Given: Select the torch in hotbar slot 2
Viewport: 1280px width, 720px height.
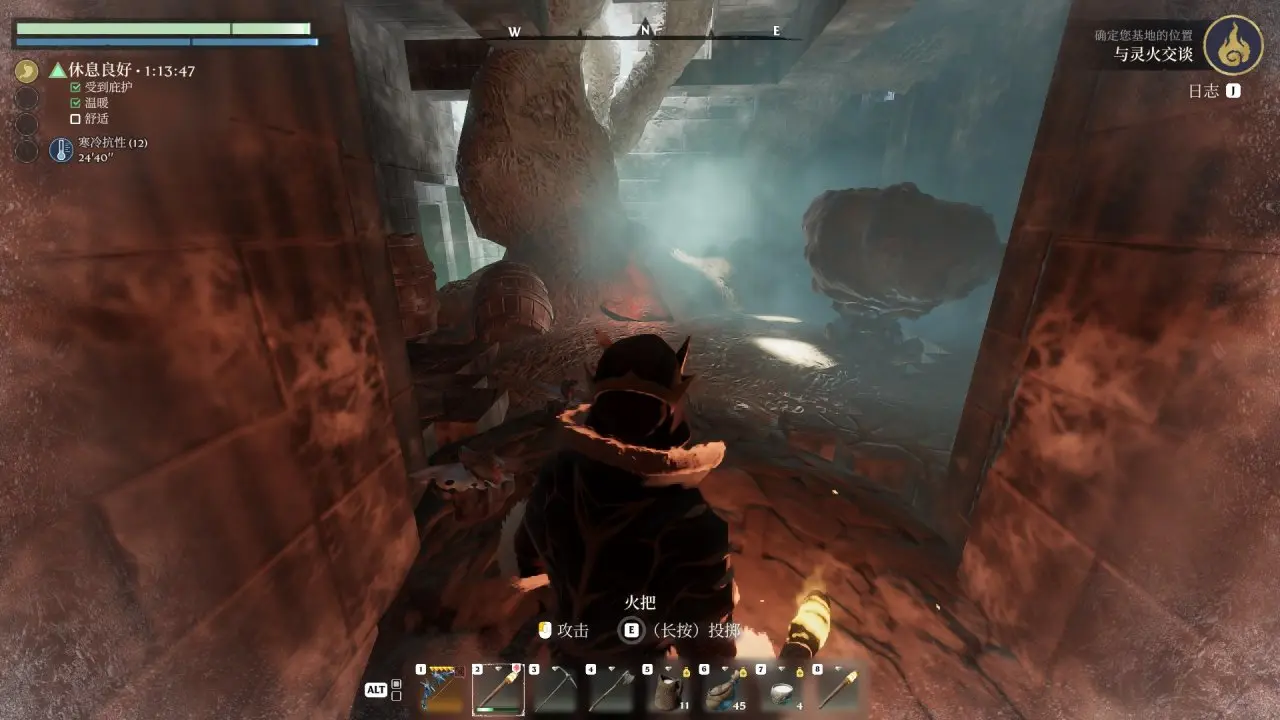Looking at the screenshot, I should (498, 689).
